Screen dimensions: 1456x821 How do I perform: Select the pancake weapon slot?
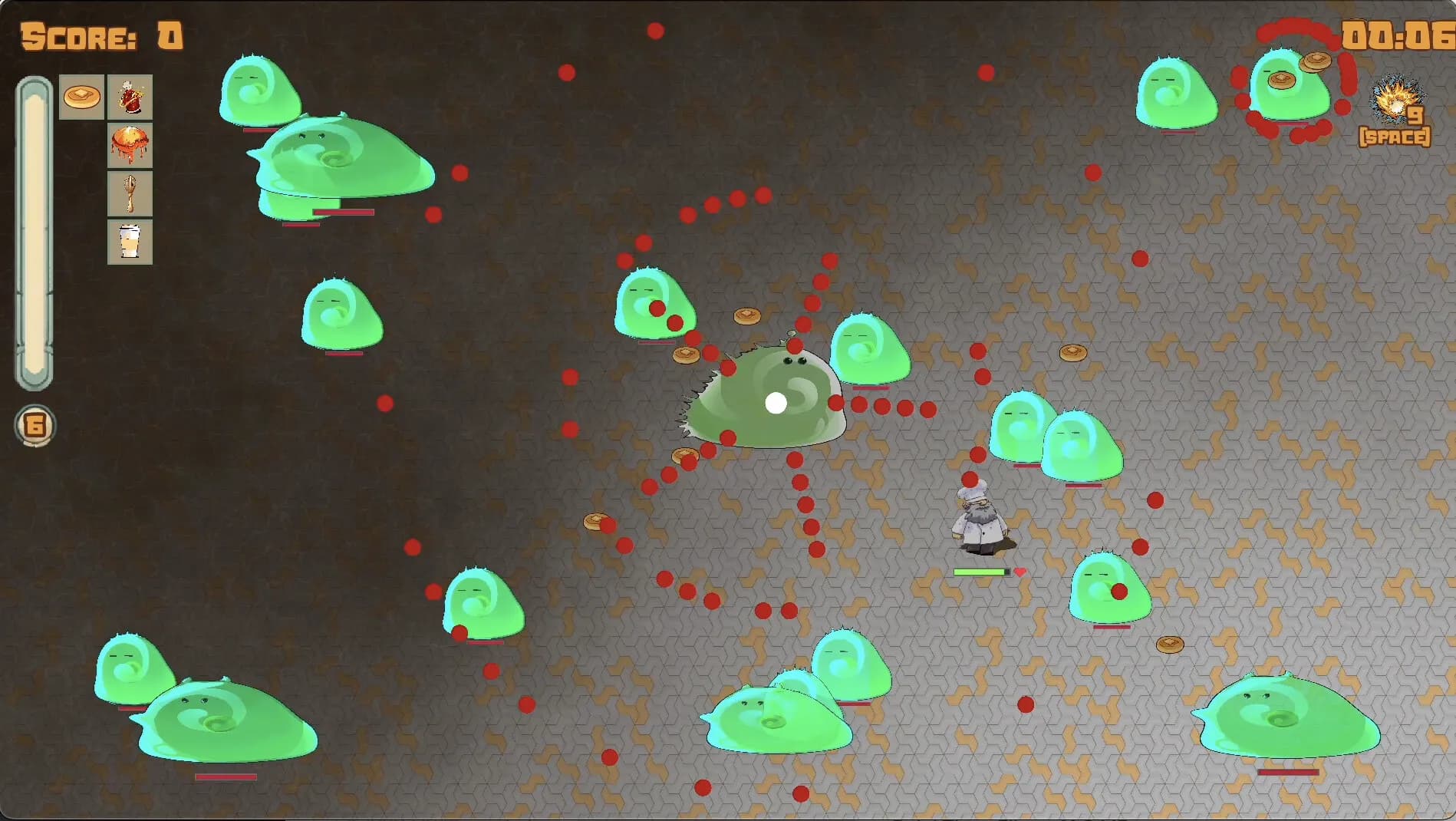click(x=81, y=96)
